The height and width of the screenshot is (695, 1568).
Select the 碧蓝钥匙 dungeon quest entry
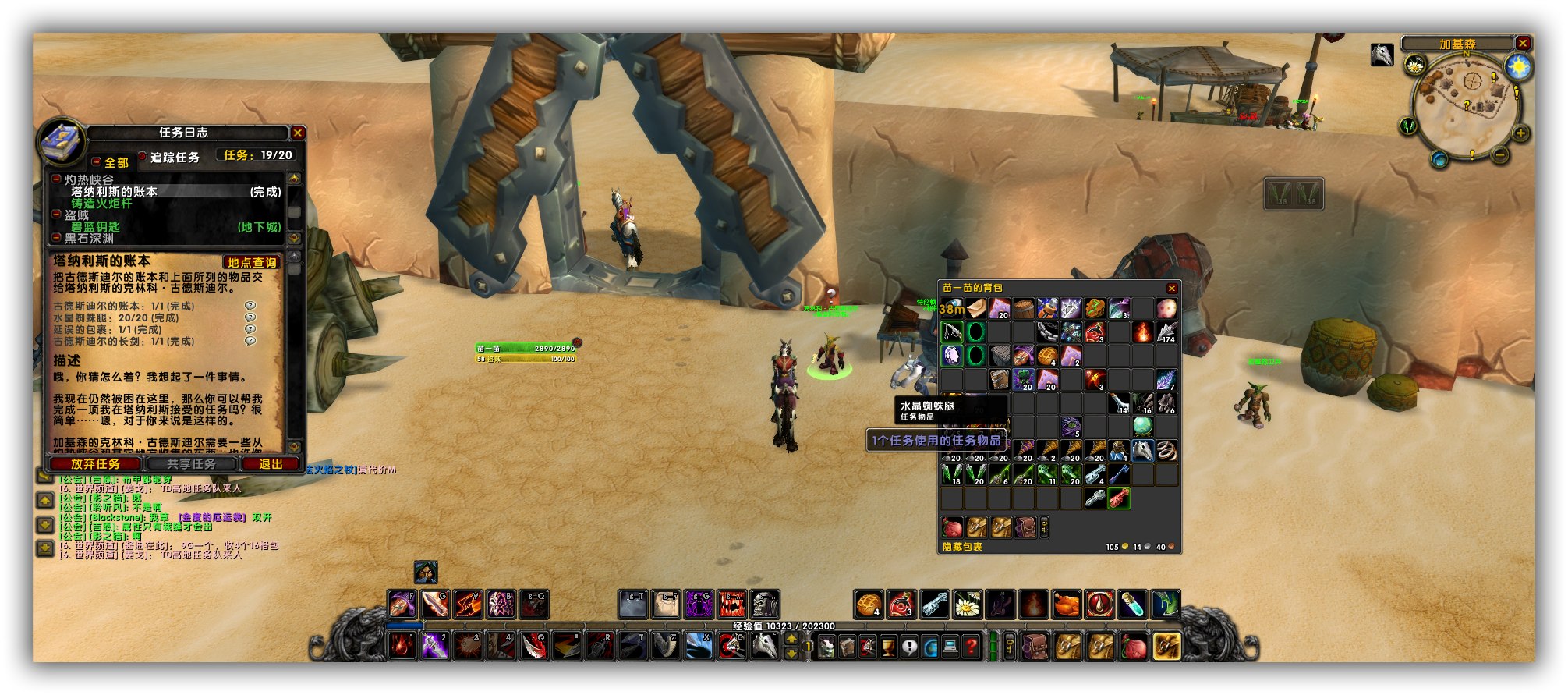click(96, 227)
